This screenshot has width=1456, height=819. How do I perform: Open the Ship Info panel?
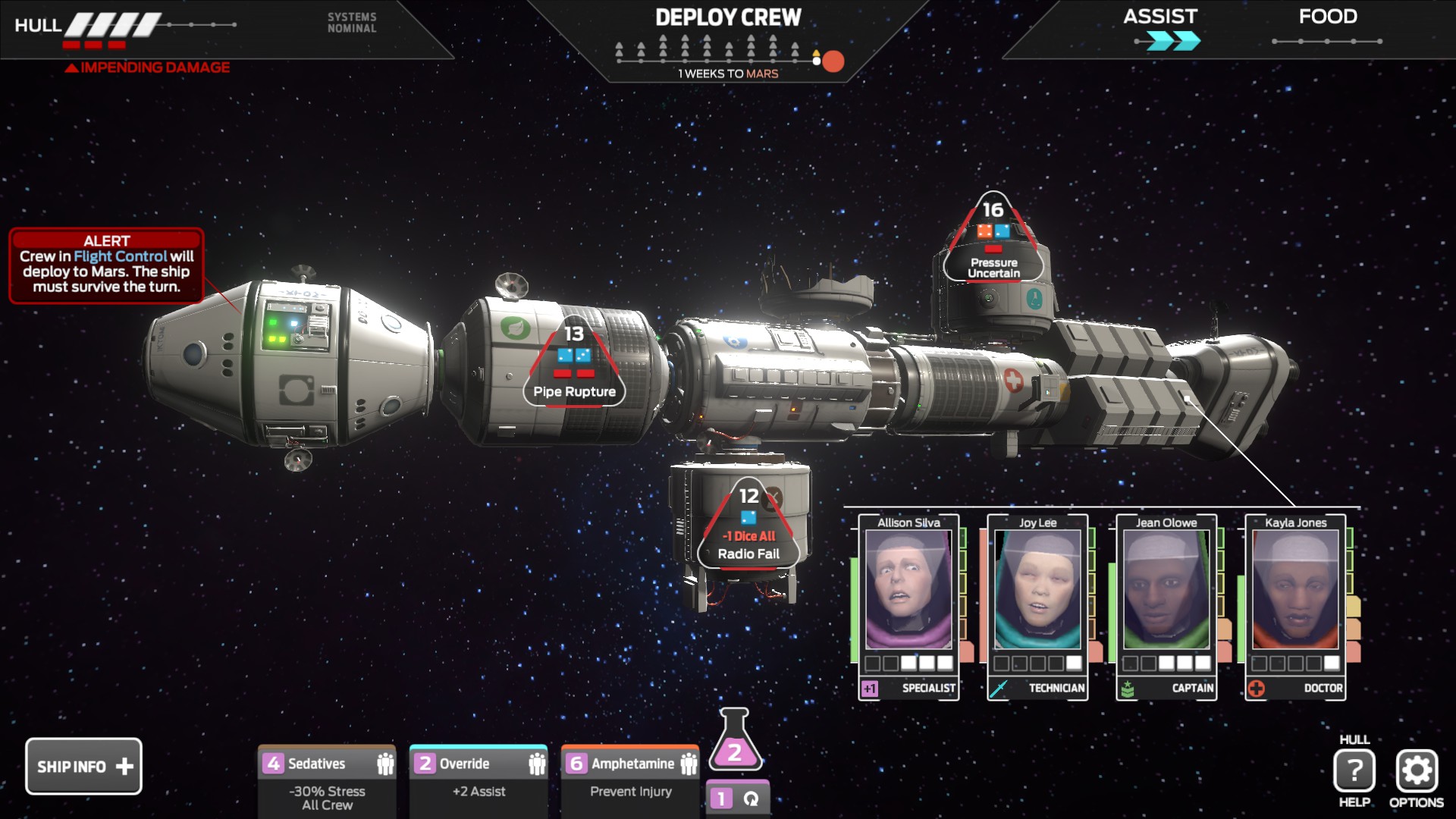(83, 766)
